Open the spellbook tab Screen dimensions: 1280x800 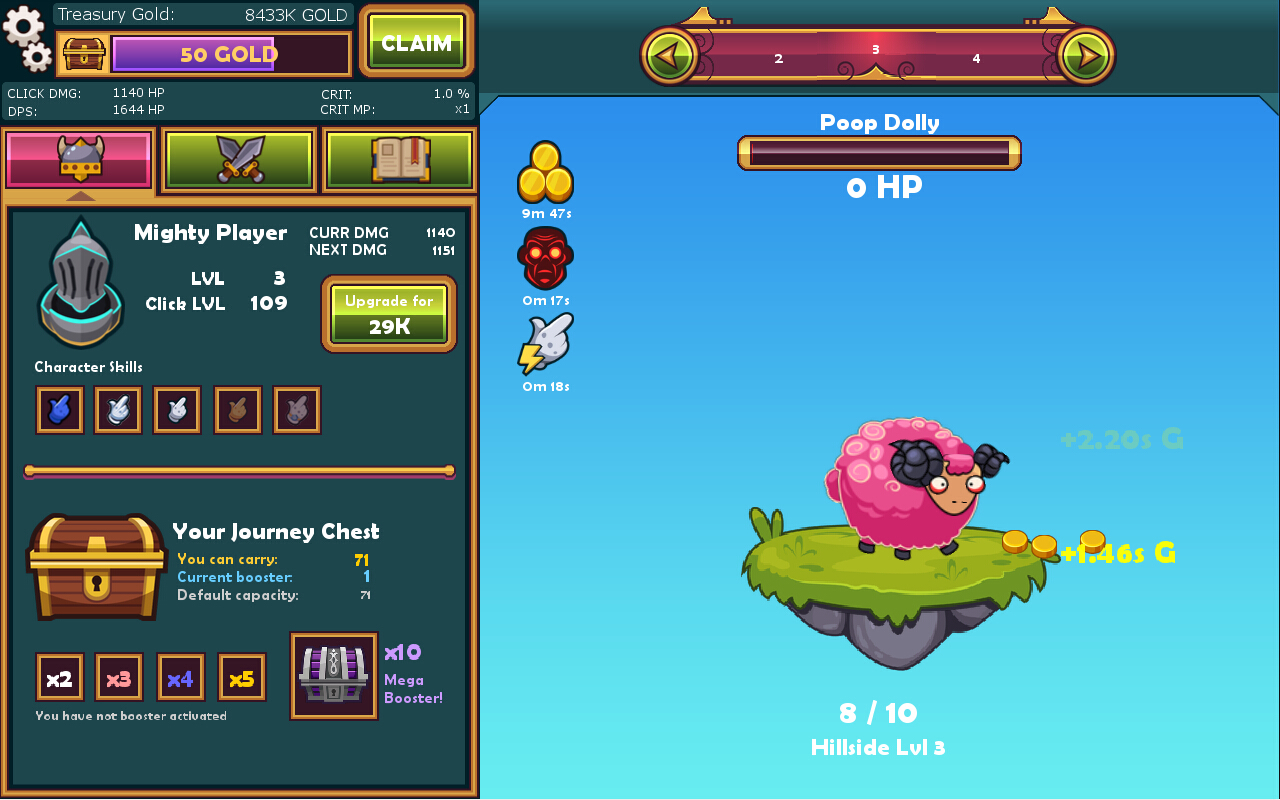tap(399, 159)
